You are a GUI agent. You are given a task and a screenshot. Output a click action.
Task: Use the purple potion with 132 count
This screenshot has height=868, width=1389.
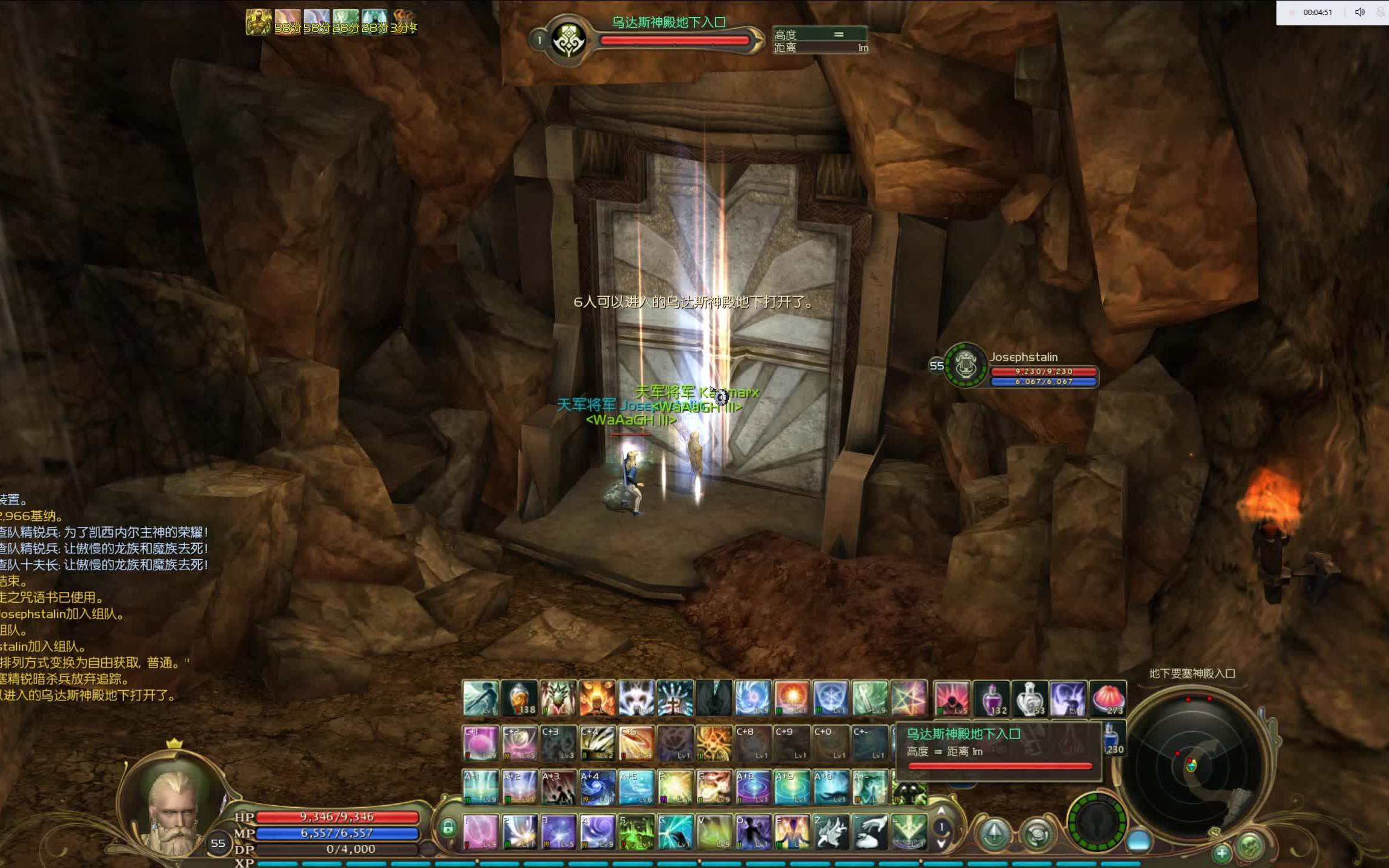pyautogui.click(x=991, y=699)
